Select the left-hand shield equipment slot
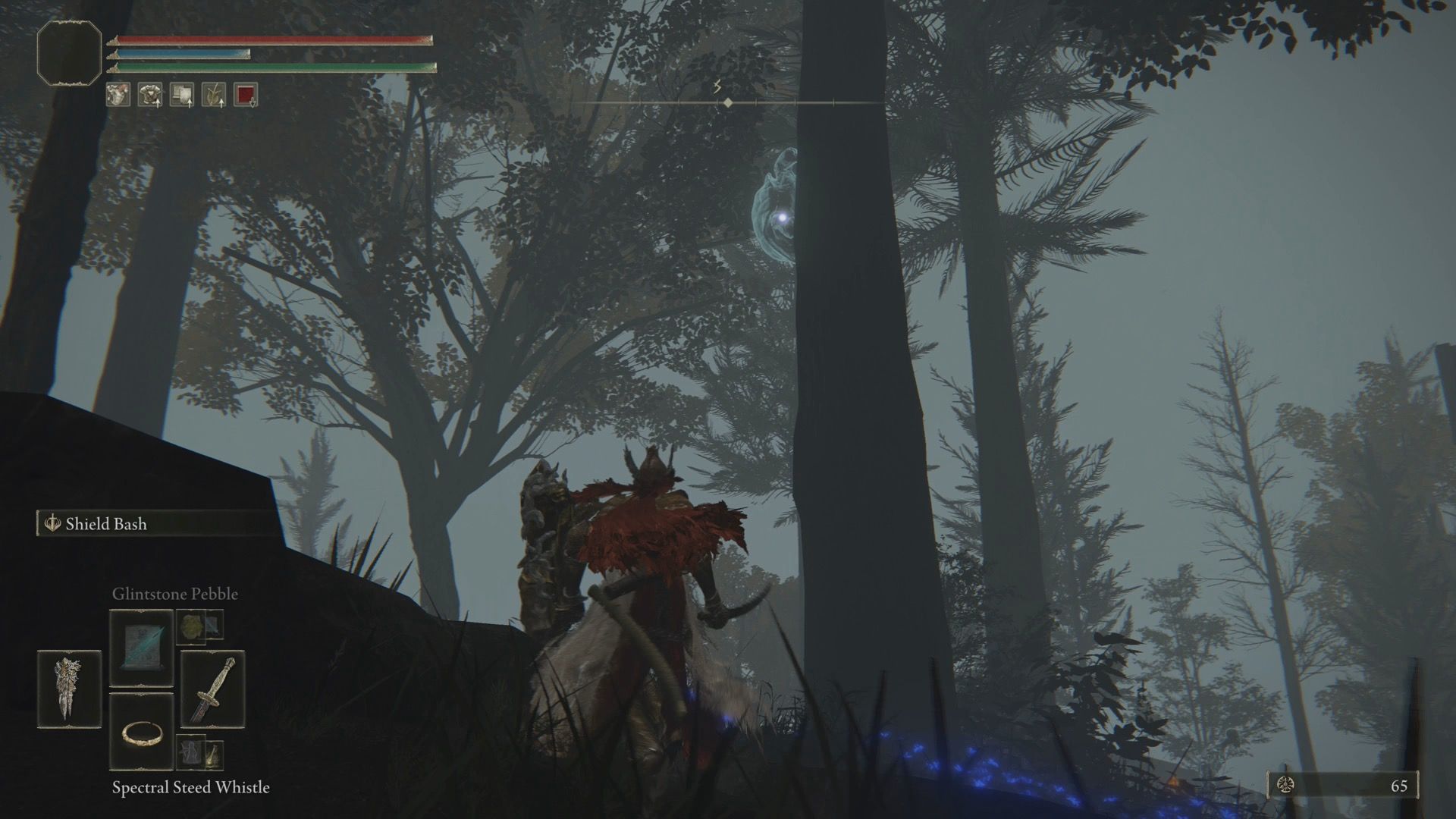The width and height of the screenshot is (1456, 819). [68, 689]
